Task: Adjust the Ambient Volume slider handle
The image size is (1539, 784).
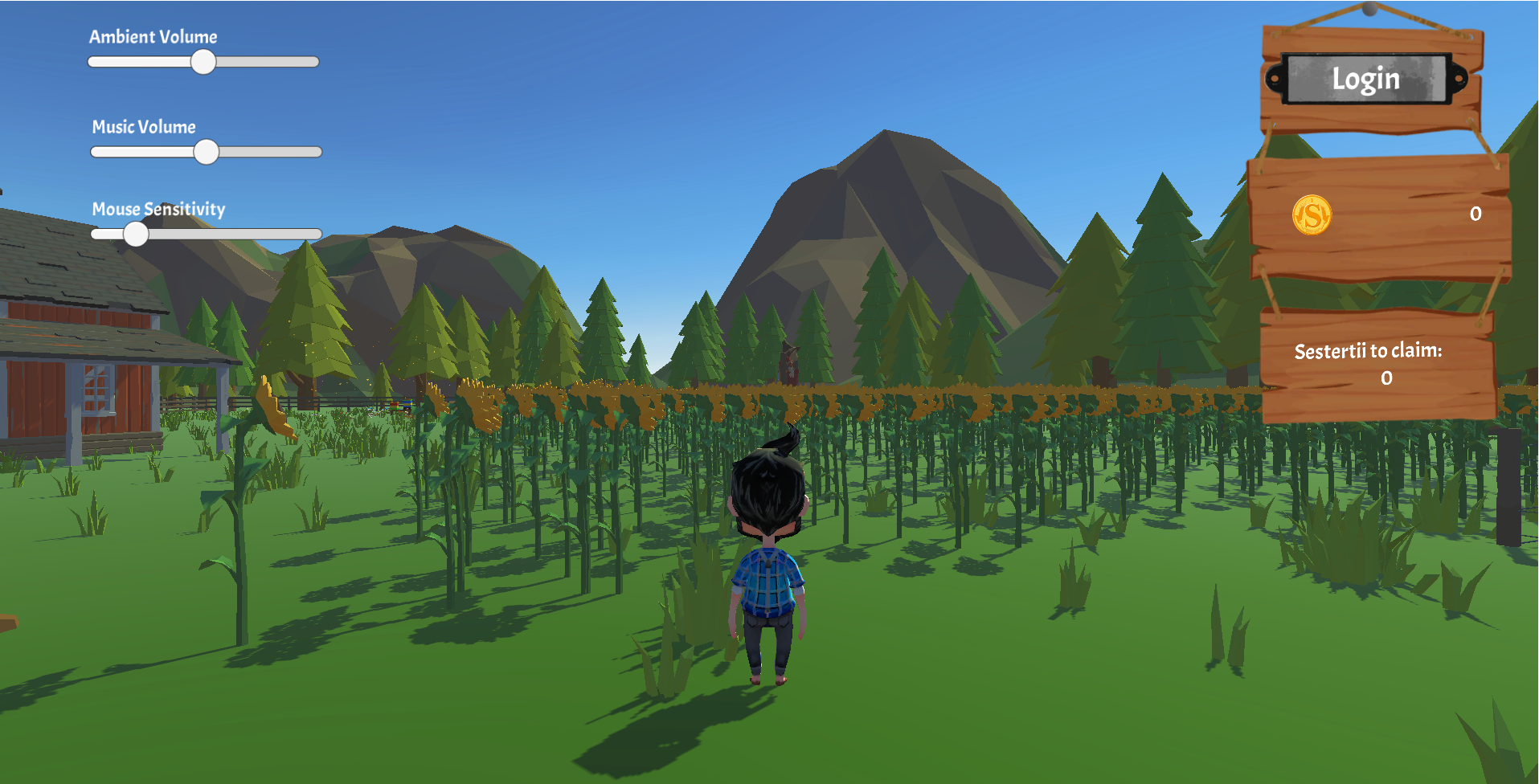Action: [x=203, y=62]
